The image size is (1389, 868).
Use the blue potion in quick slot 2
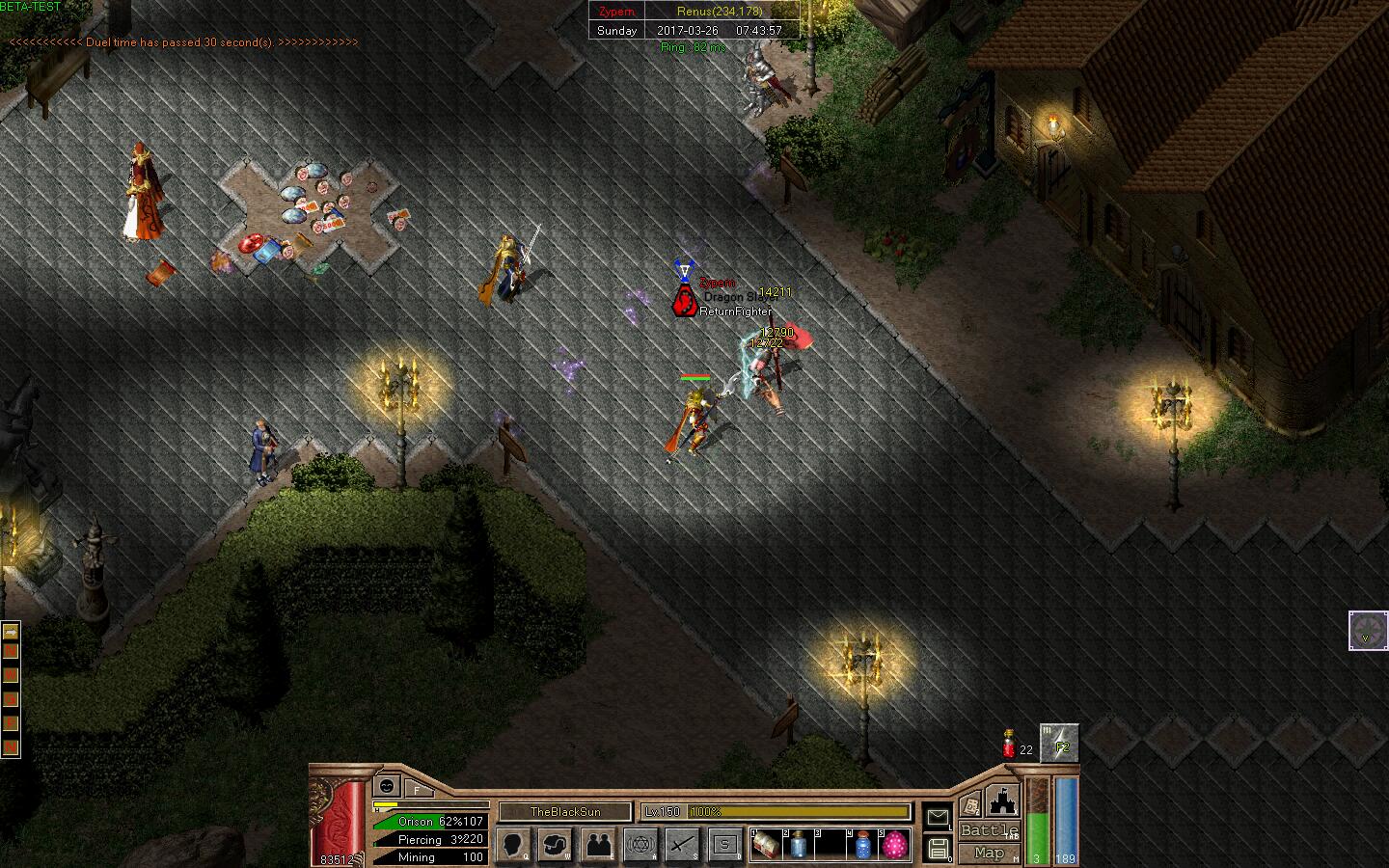[799, 845]
